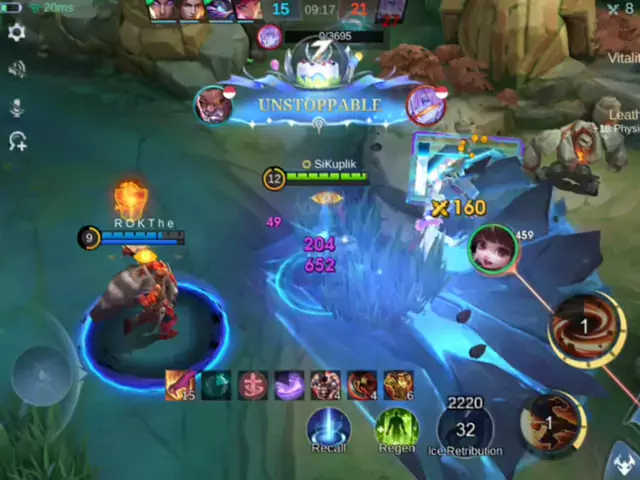Trigger the lower fiery skill on cooldown

click(552, 420)
